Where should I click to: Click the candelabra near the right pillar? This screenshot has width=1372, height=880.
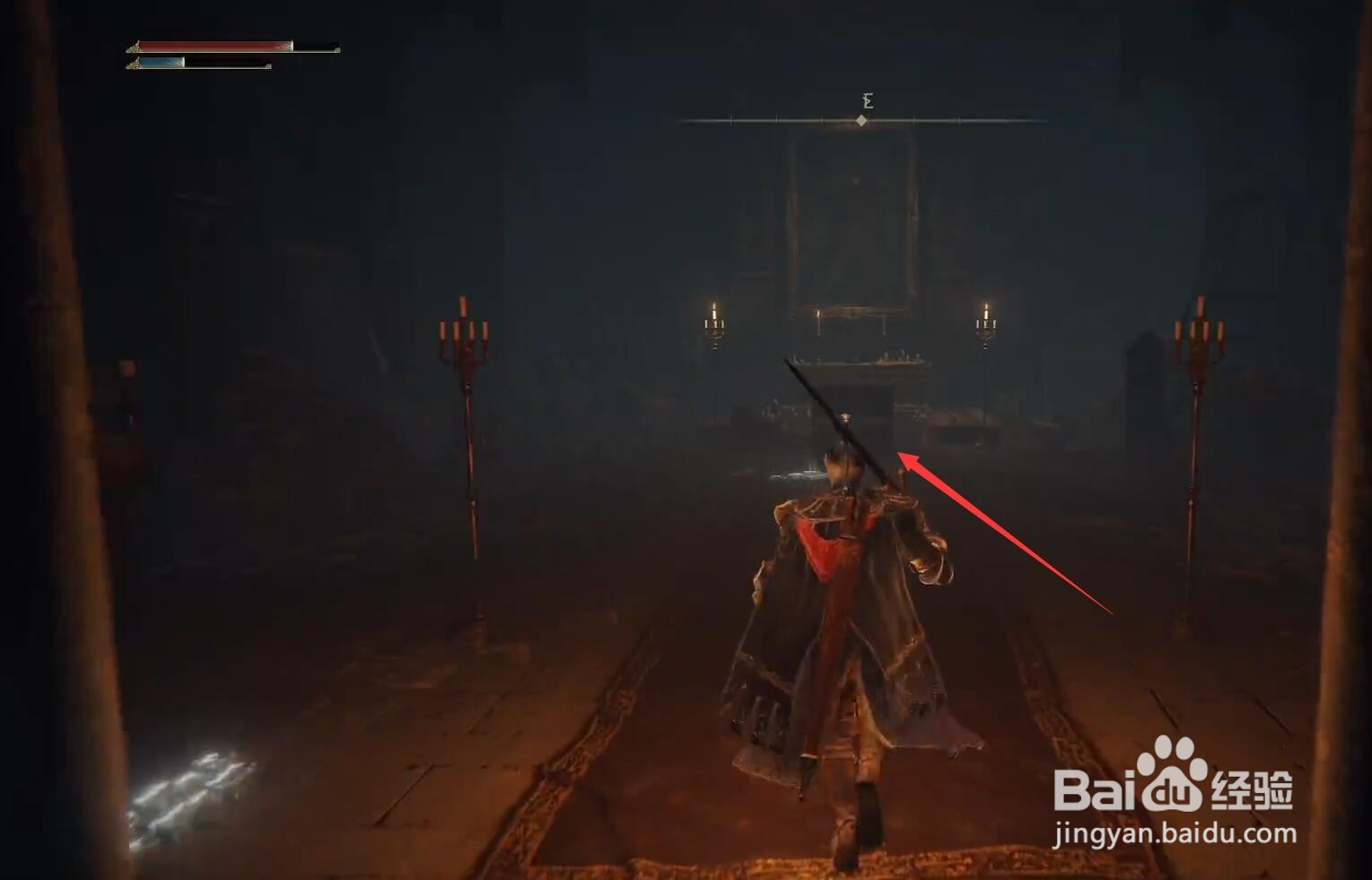(x=1200, y=336)
